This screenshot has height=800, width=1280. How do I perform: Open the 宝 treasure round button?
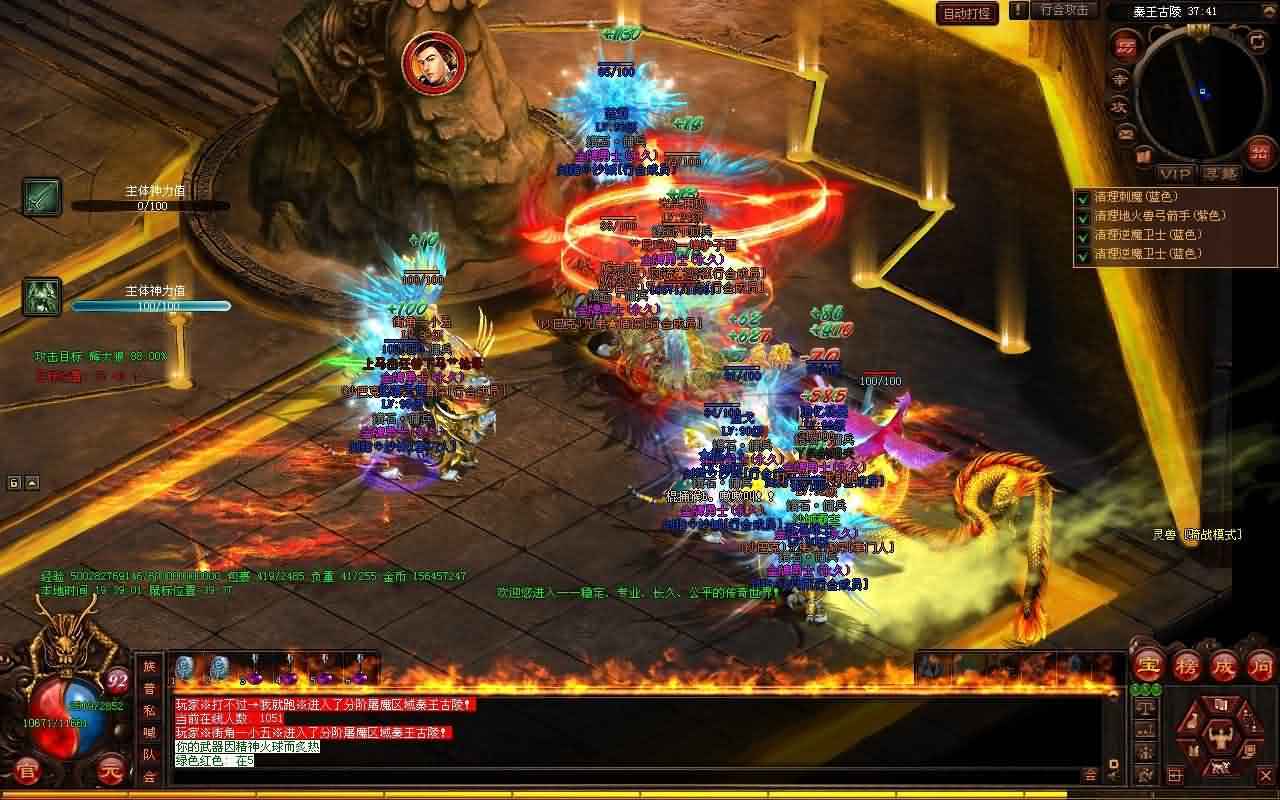click(1146, 664)
